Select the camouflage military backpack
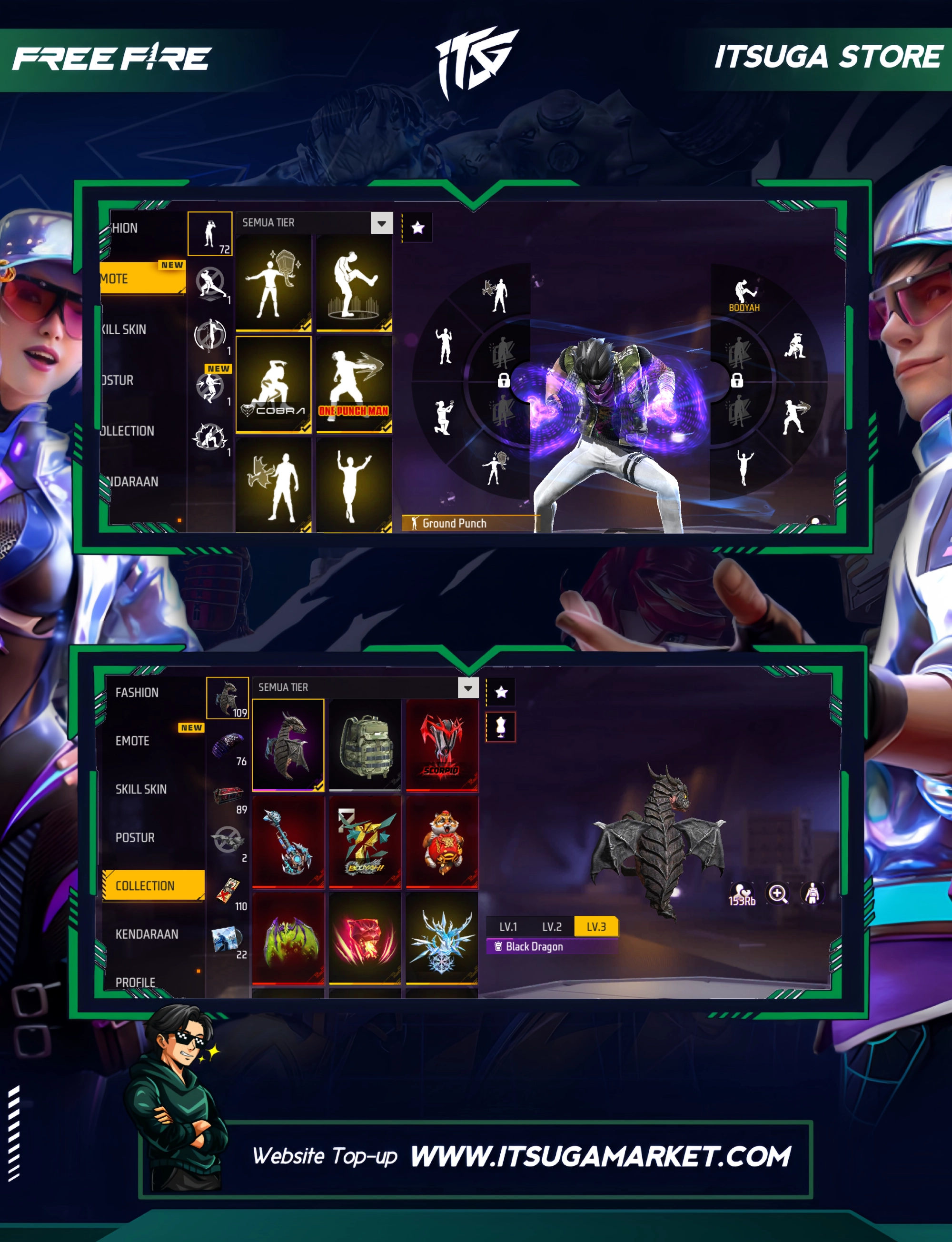Viewport: 952px width, 1242px height. tap(365, 744)
